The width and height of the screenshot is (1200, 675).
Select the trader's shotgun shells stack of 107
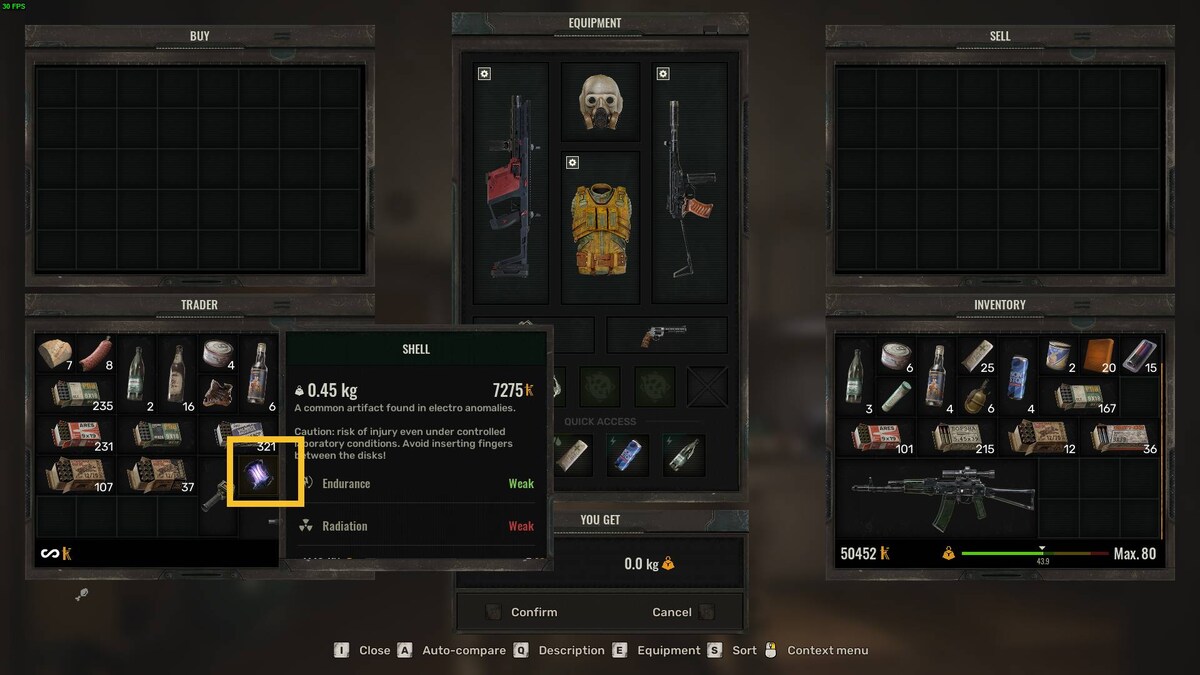tap(75, 476)
